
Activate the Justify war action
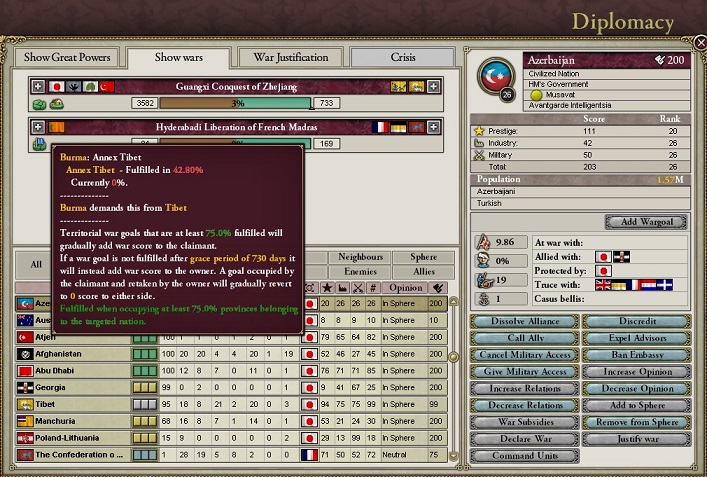pyautogui.click(x=635, y=439)
